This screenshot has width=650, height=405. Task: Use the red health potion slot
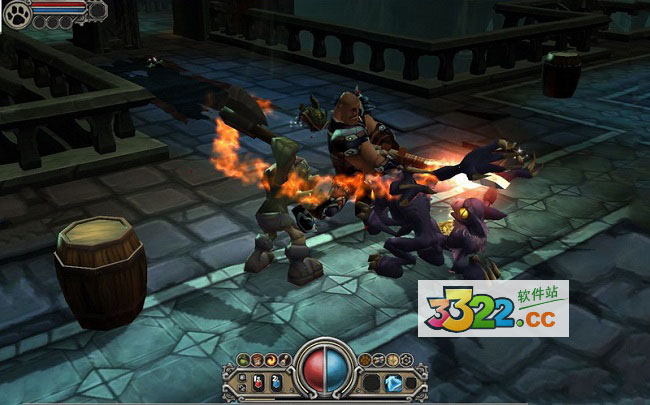pos(258,382)
